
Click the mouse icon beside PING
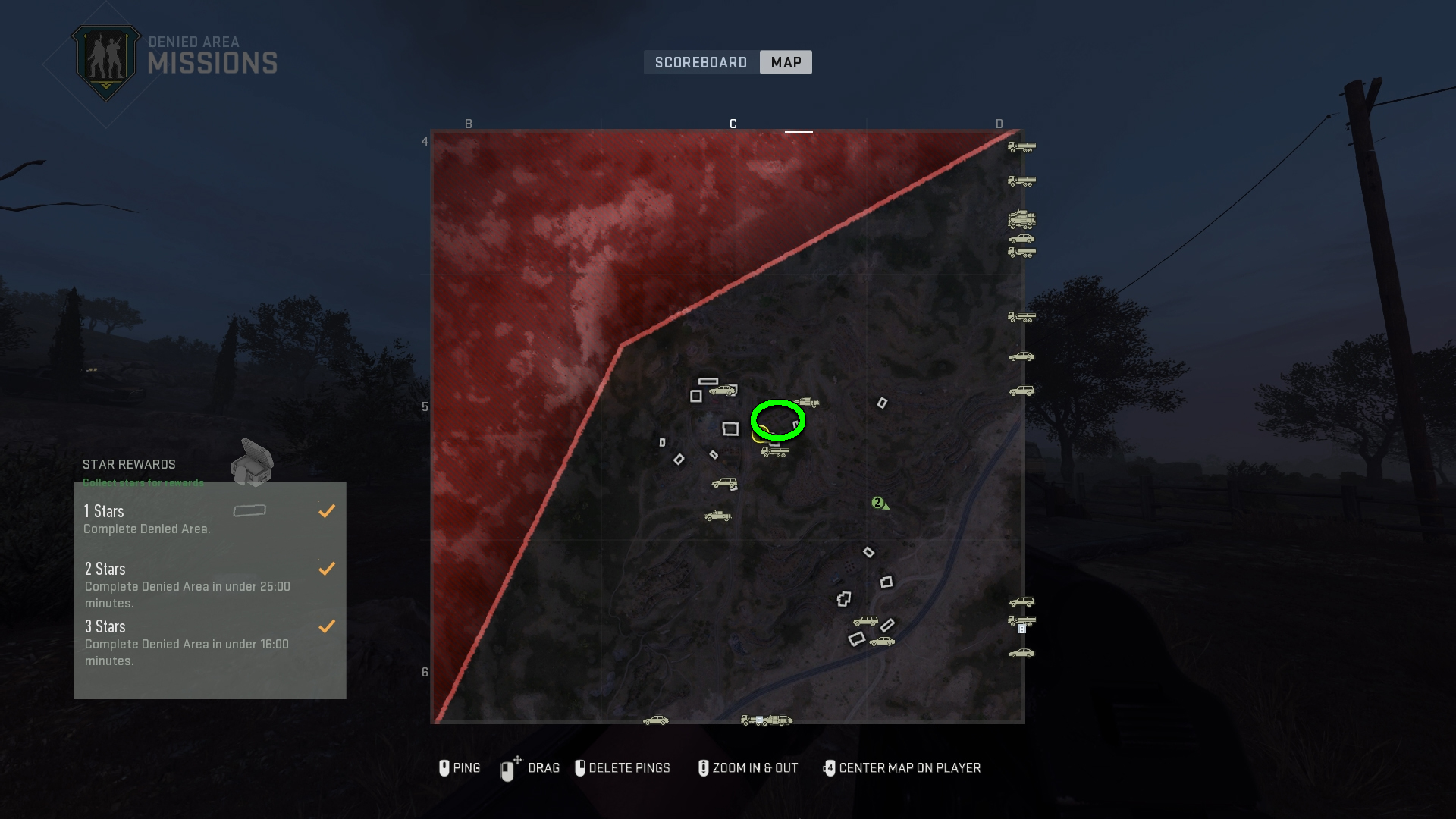coord(445,767)
